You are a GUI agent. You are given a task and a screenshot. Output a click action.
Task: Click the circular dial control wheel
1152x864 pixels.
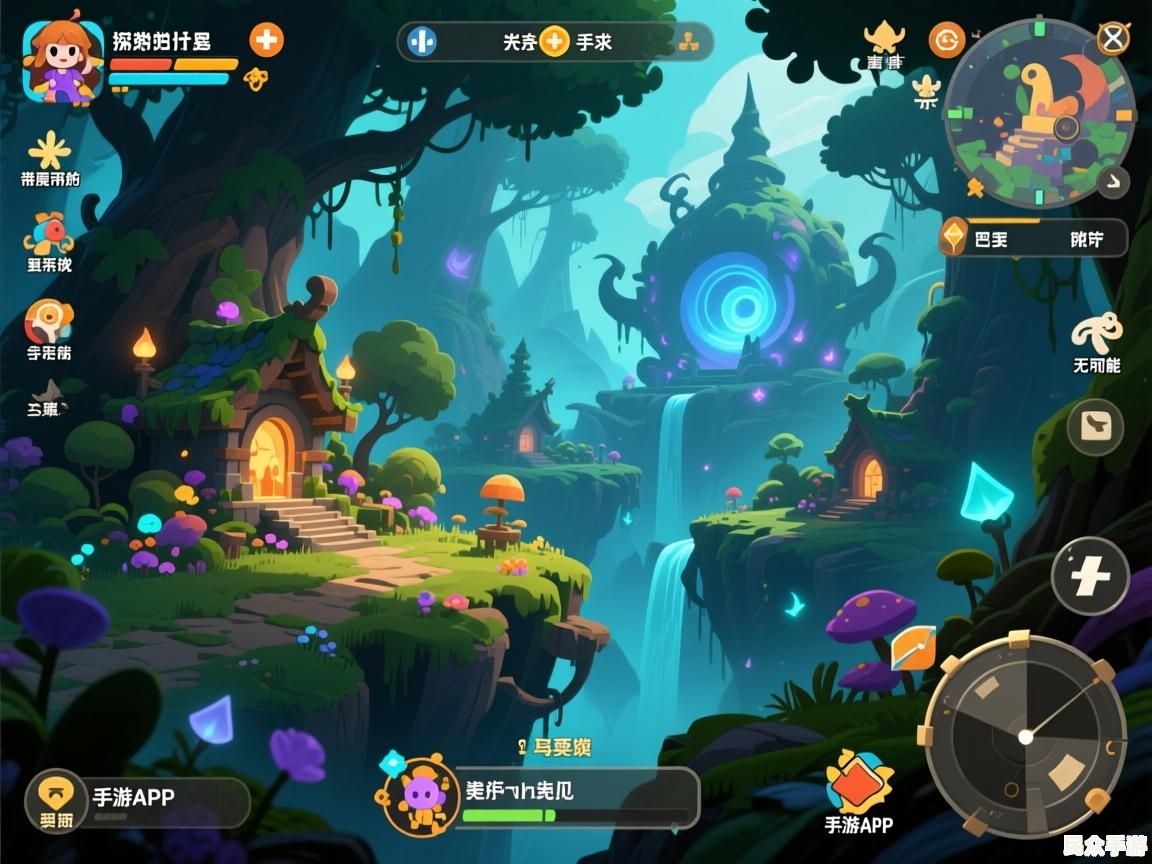[x=1025, y=736]
